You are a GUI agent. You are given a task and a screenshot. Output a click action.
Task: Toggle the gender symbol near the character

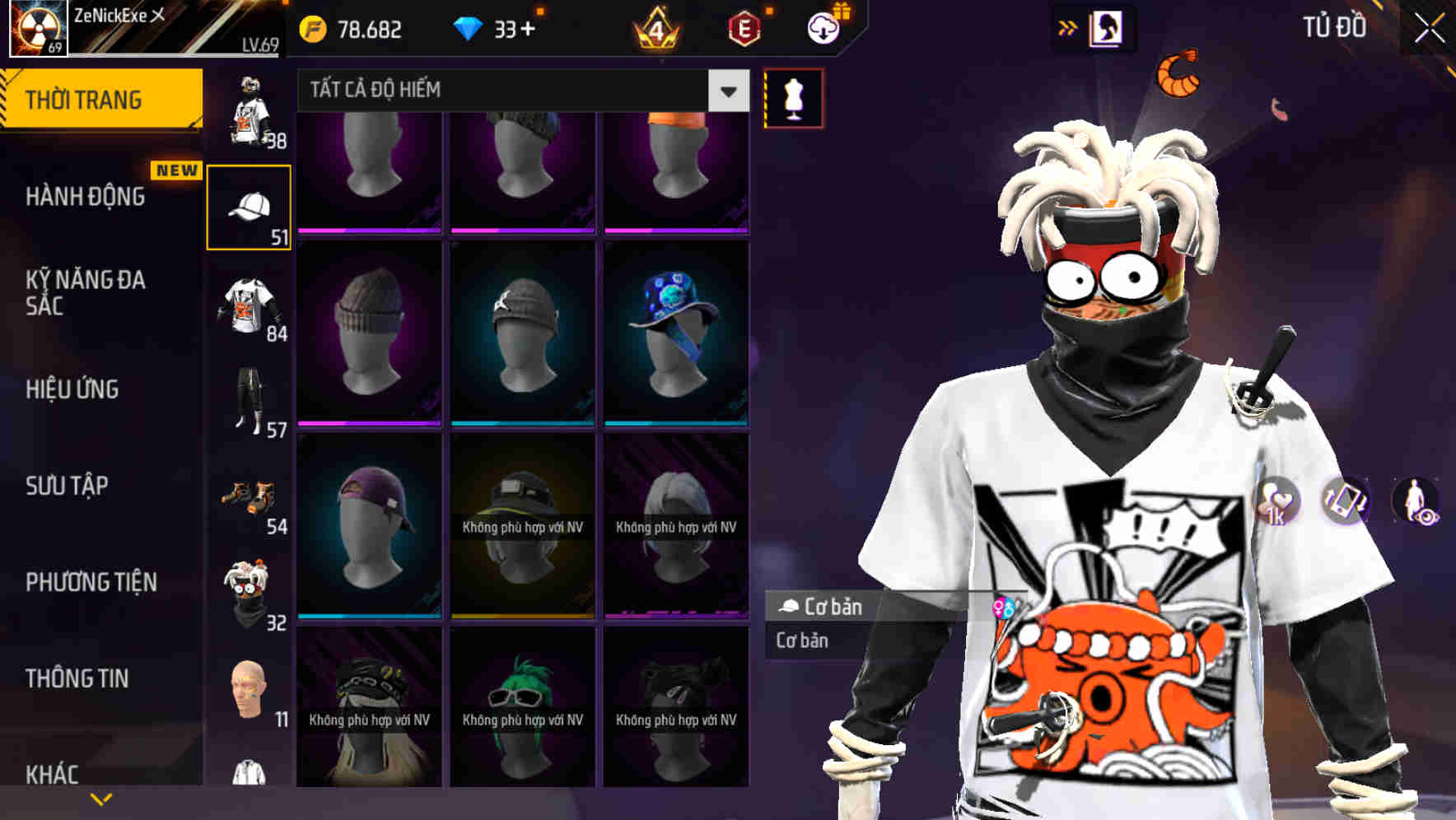[x=1006, y=605]
